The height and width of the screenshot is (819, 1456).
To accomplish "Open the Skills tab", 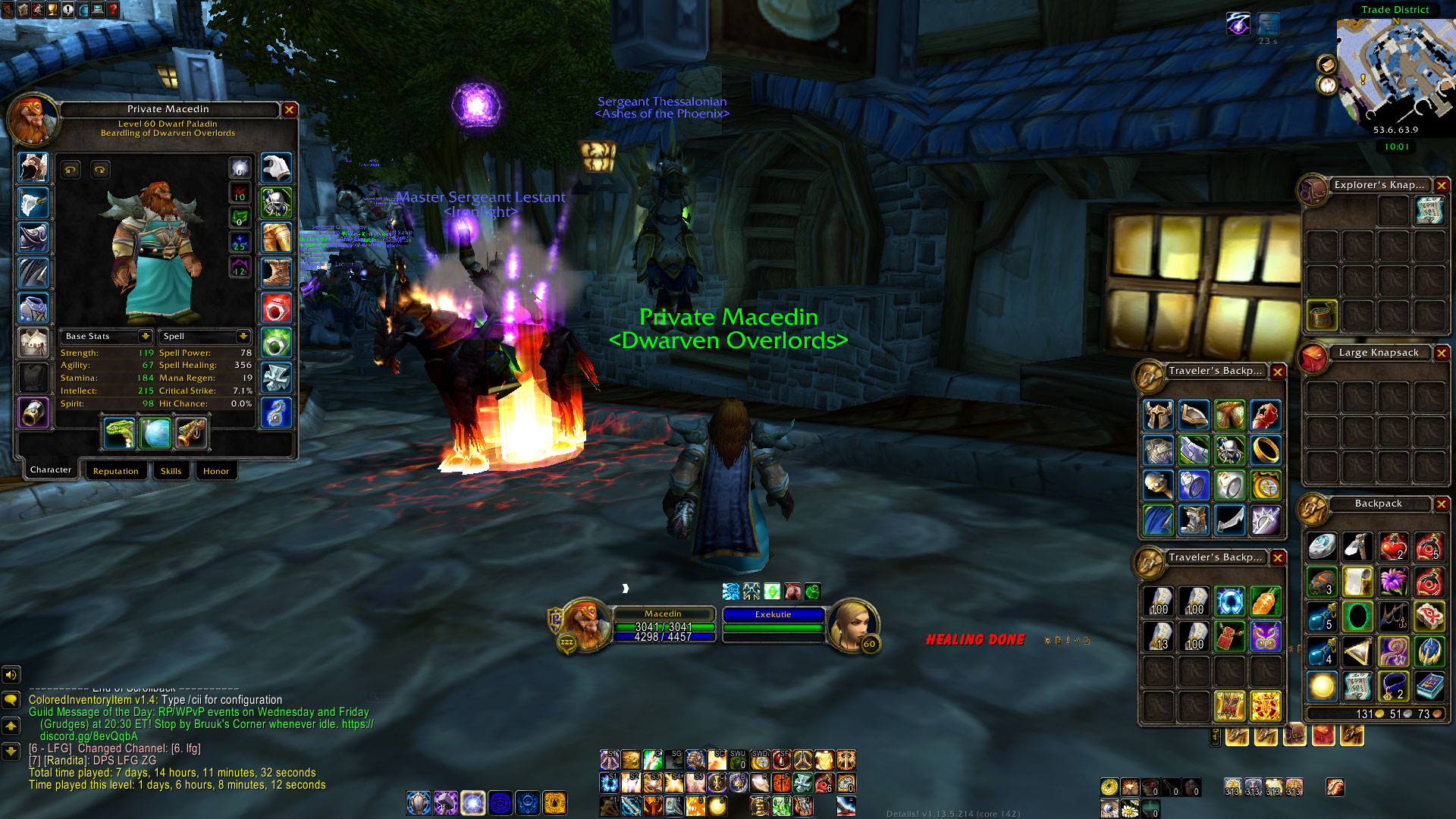I will click(x=171, y=471).
